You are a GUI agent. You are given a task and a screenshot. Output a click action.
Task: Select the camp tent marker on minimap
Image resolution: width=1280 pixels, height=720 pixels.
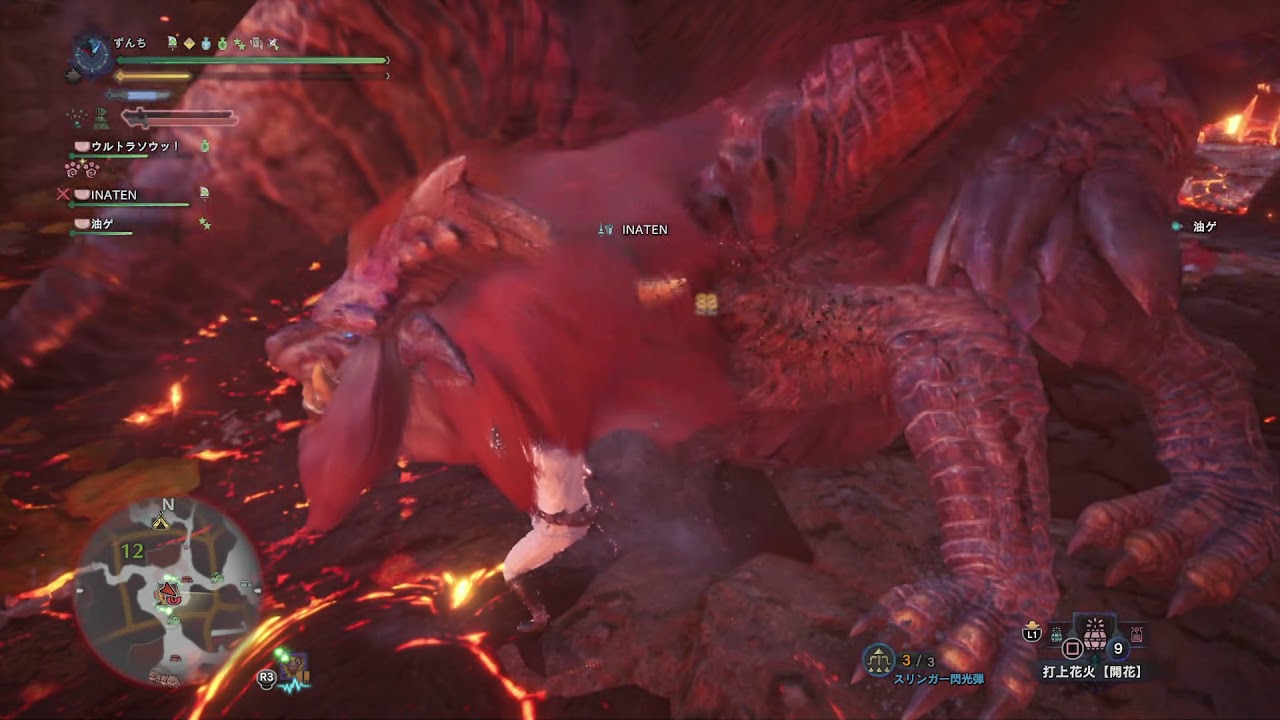click(x=160, y=521)
